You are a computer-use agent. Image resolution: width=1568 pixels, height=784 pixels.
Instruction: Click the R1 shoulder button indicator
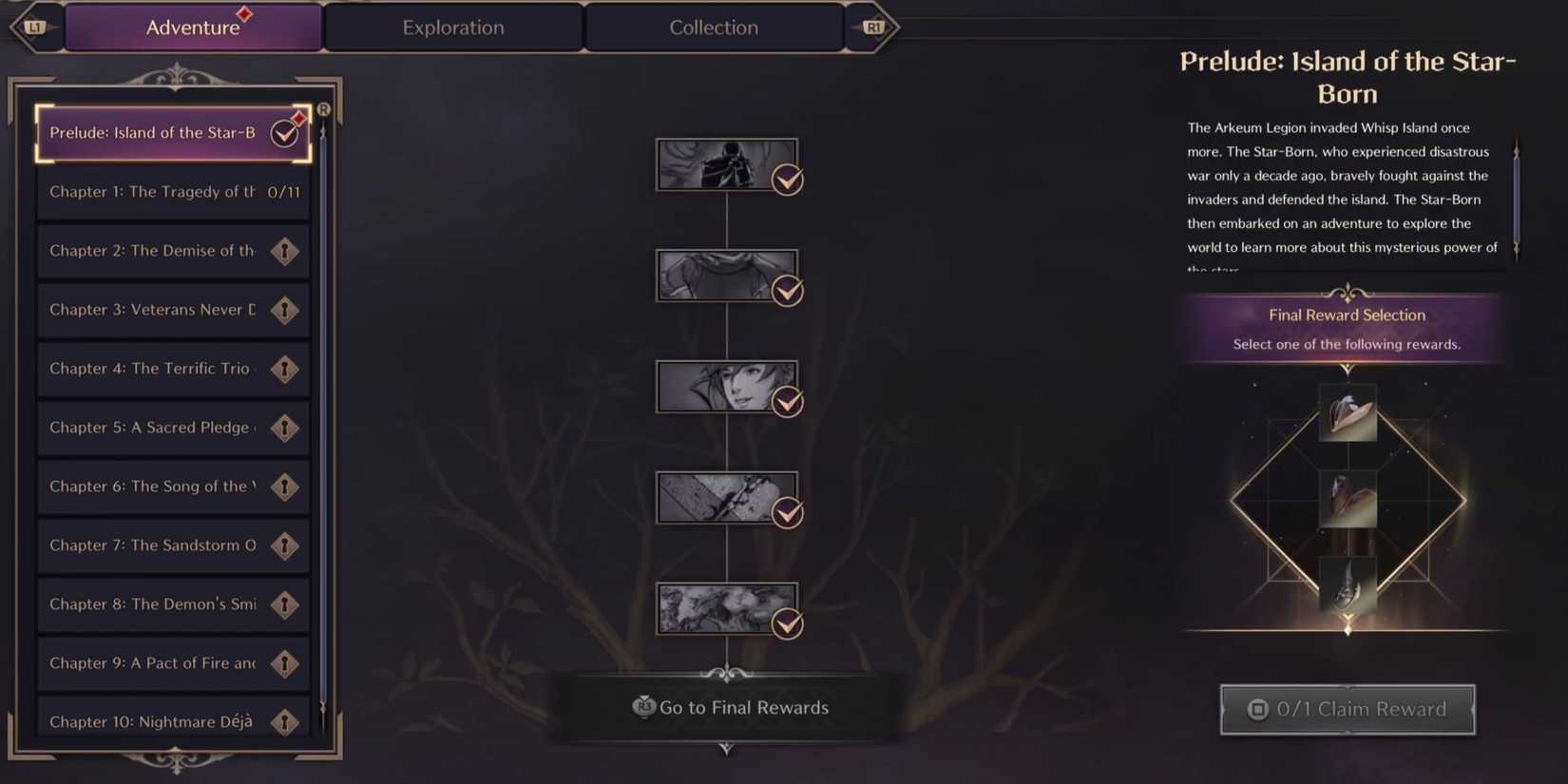coord(875,28)
